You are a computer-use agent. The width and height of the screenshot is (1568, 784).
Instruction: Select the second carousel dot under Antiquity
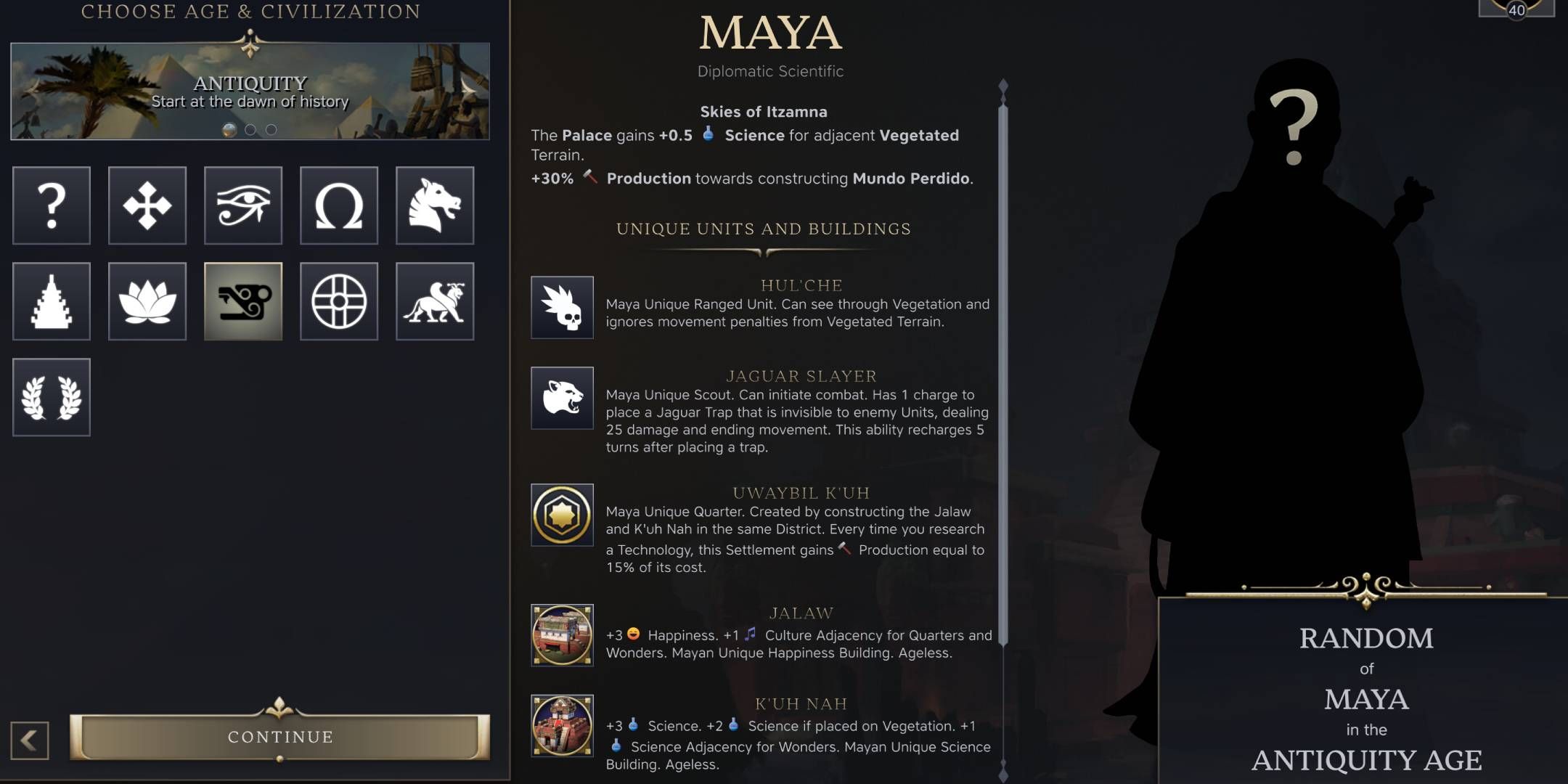250,128
